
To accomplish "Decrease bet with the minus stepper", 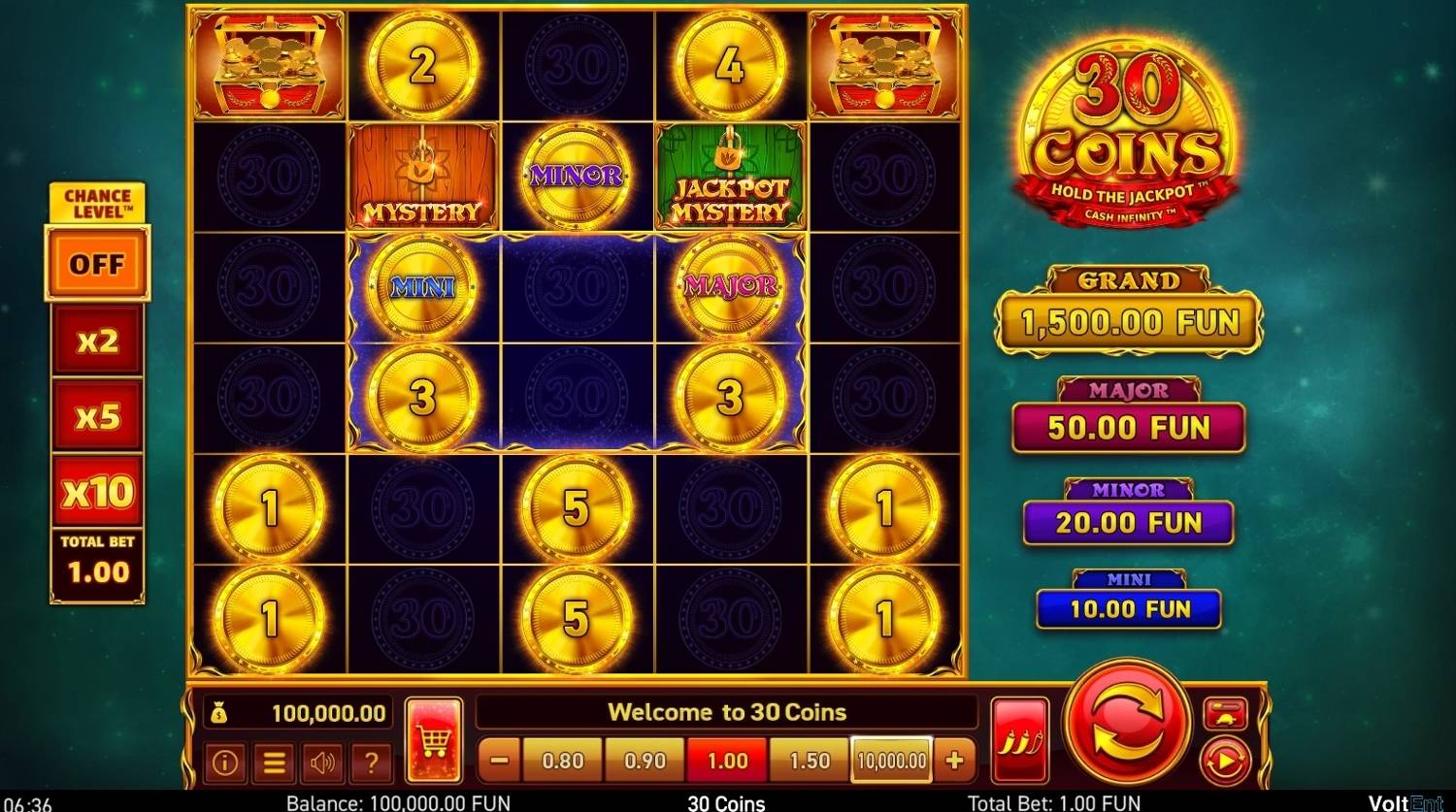I will 499,761.
